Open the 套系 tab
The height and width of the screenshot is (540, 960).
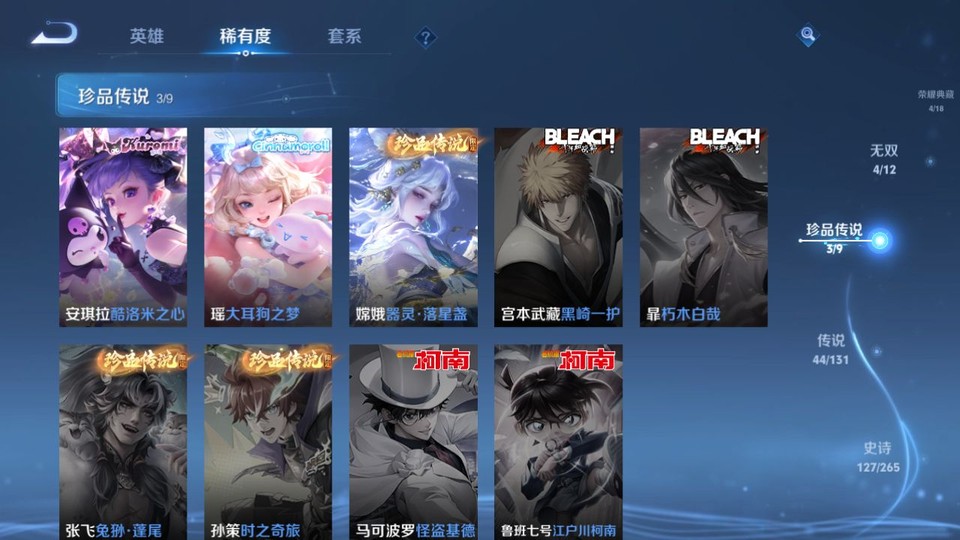coord(344,36)
